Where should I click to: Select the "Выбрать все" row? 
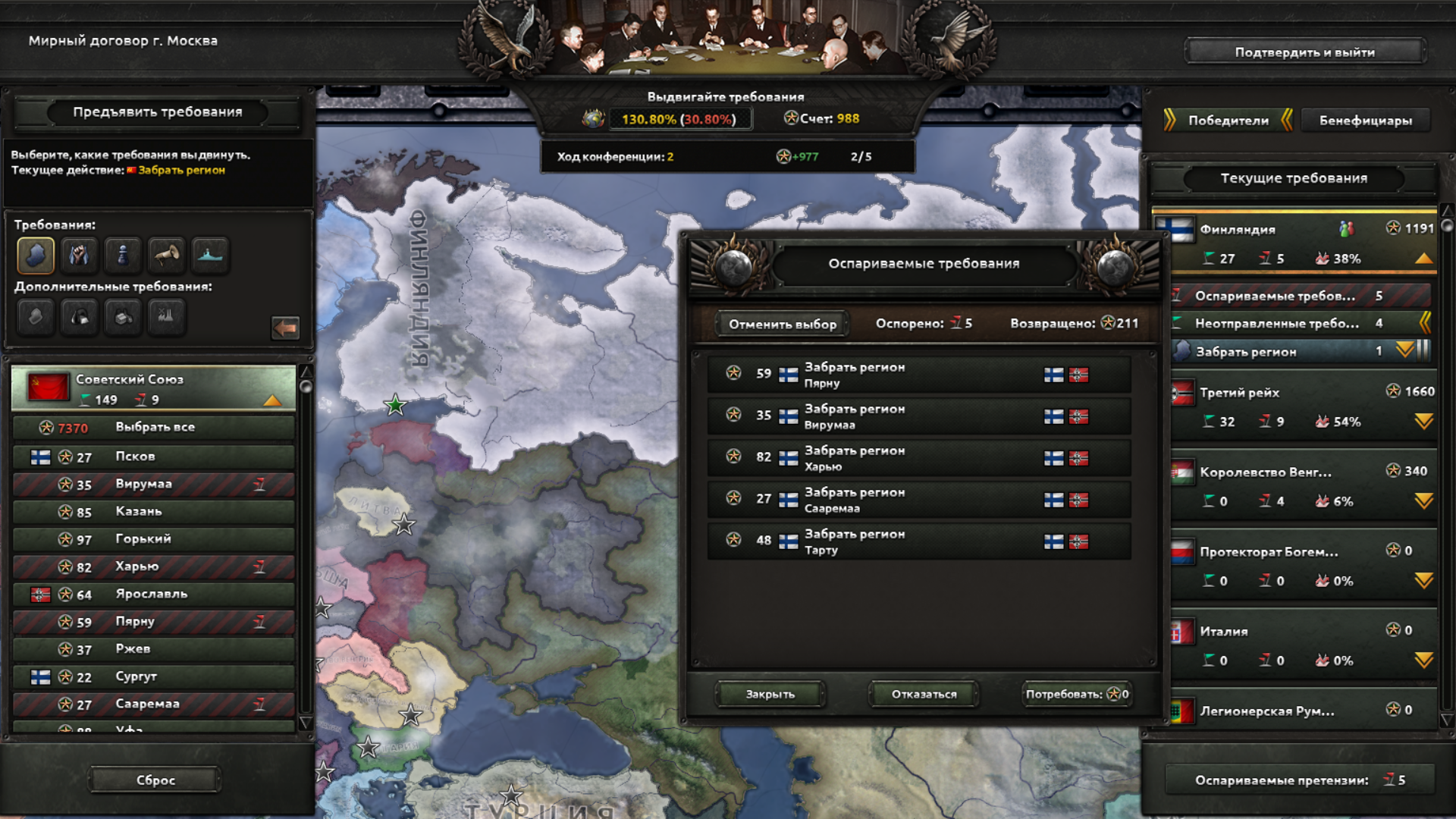pyautogui.click(x=154, y=428)
